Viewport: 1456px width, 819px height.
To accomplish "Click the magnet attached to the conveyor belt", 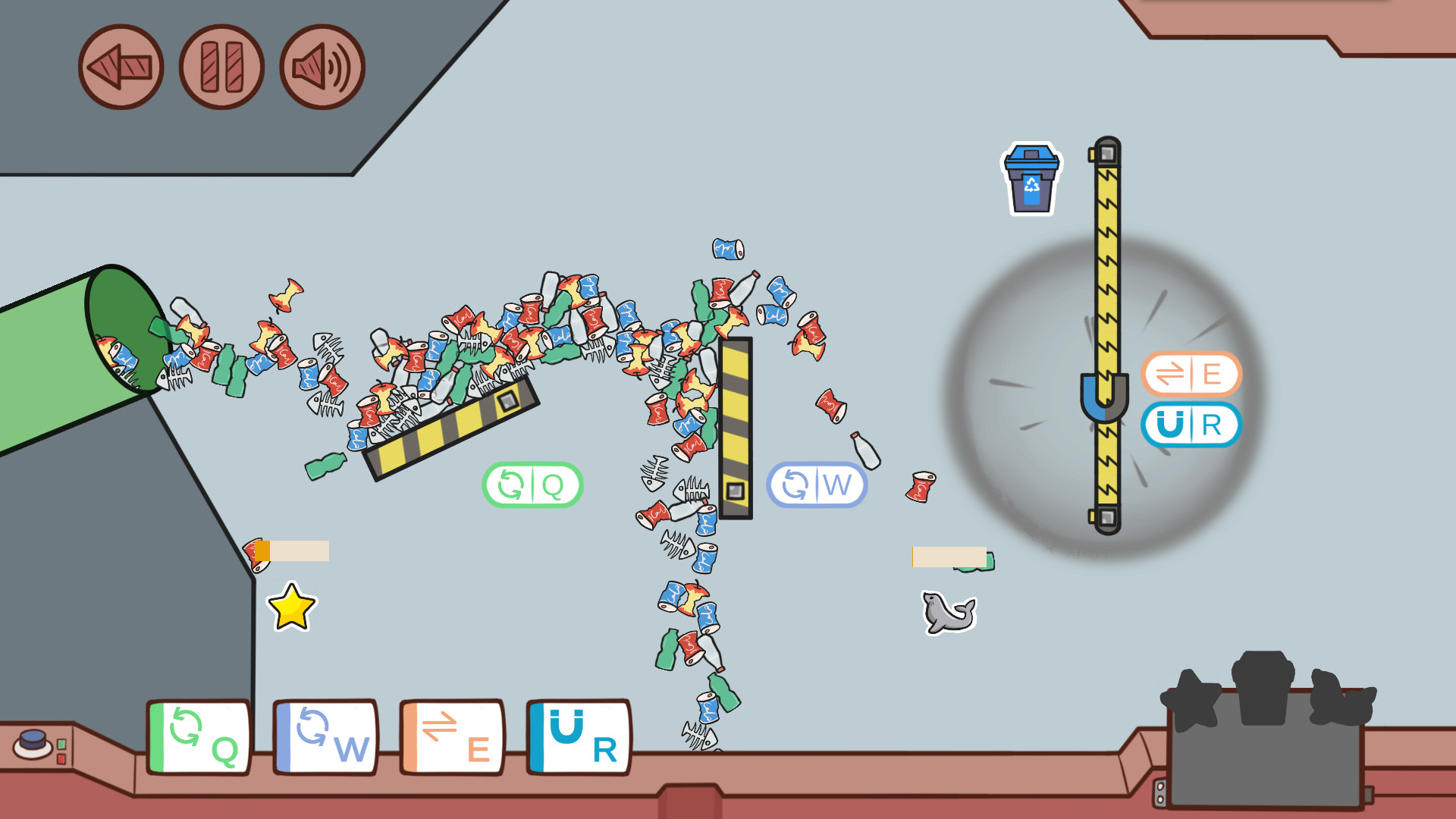I will 1103,398.
